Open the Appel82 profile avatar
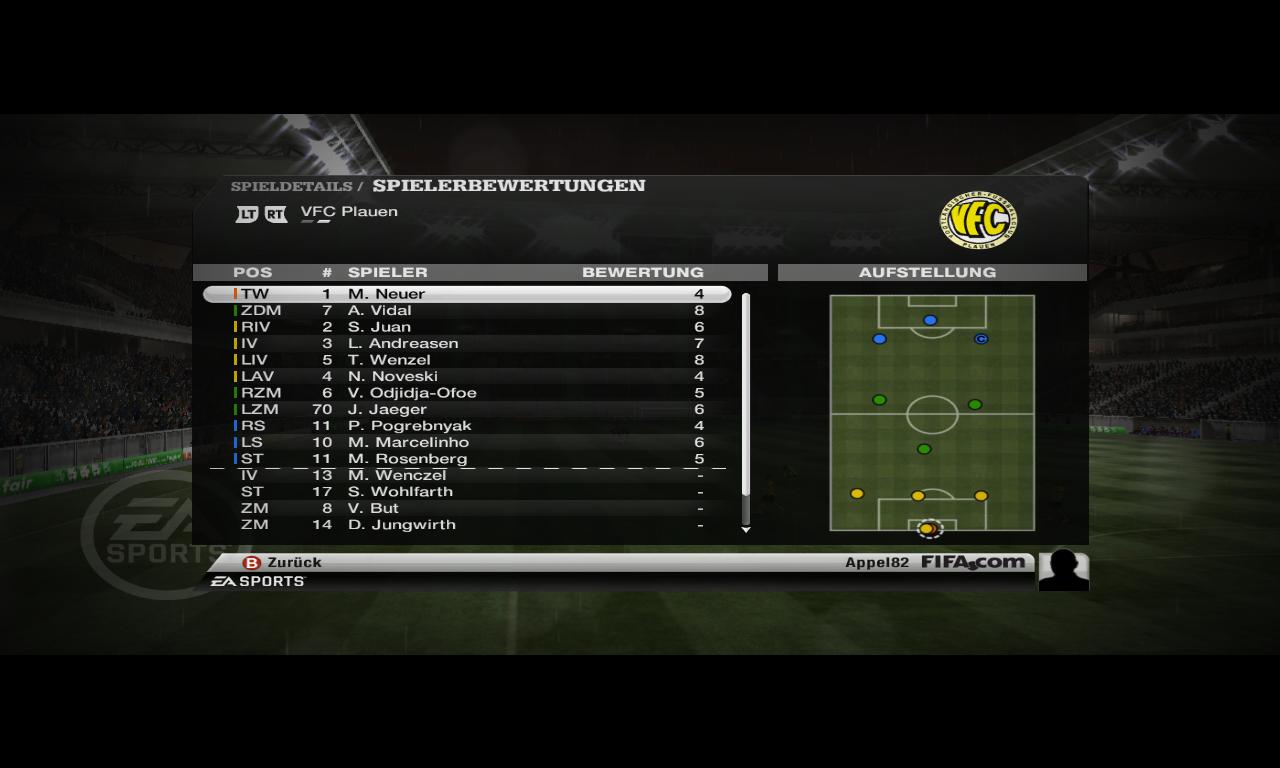This screenshot has height=768, width=1280. coord(1063,570)
